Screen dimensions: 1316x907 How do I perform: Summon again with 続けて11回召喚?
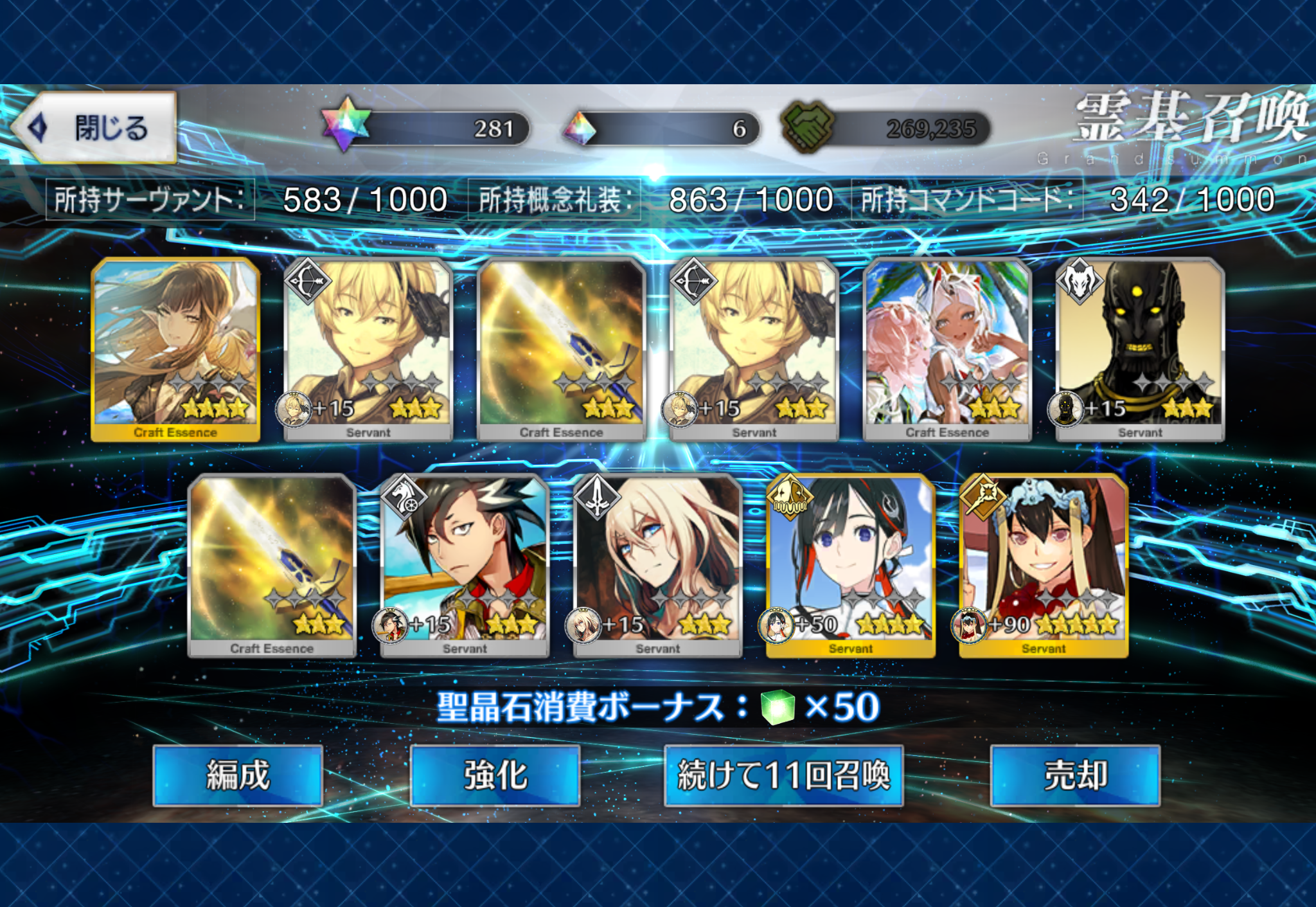(x=783, y=775)
